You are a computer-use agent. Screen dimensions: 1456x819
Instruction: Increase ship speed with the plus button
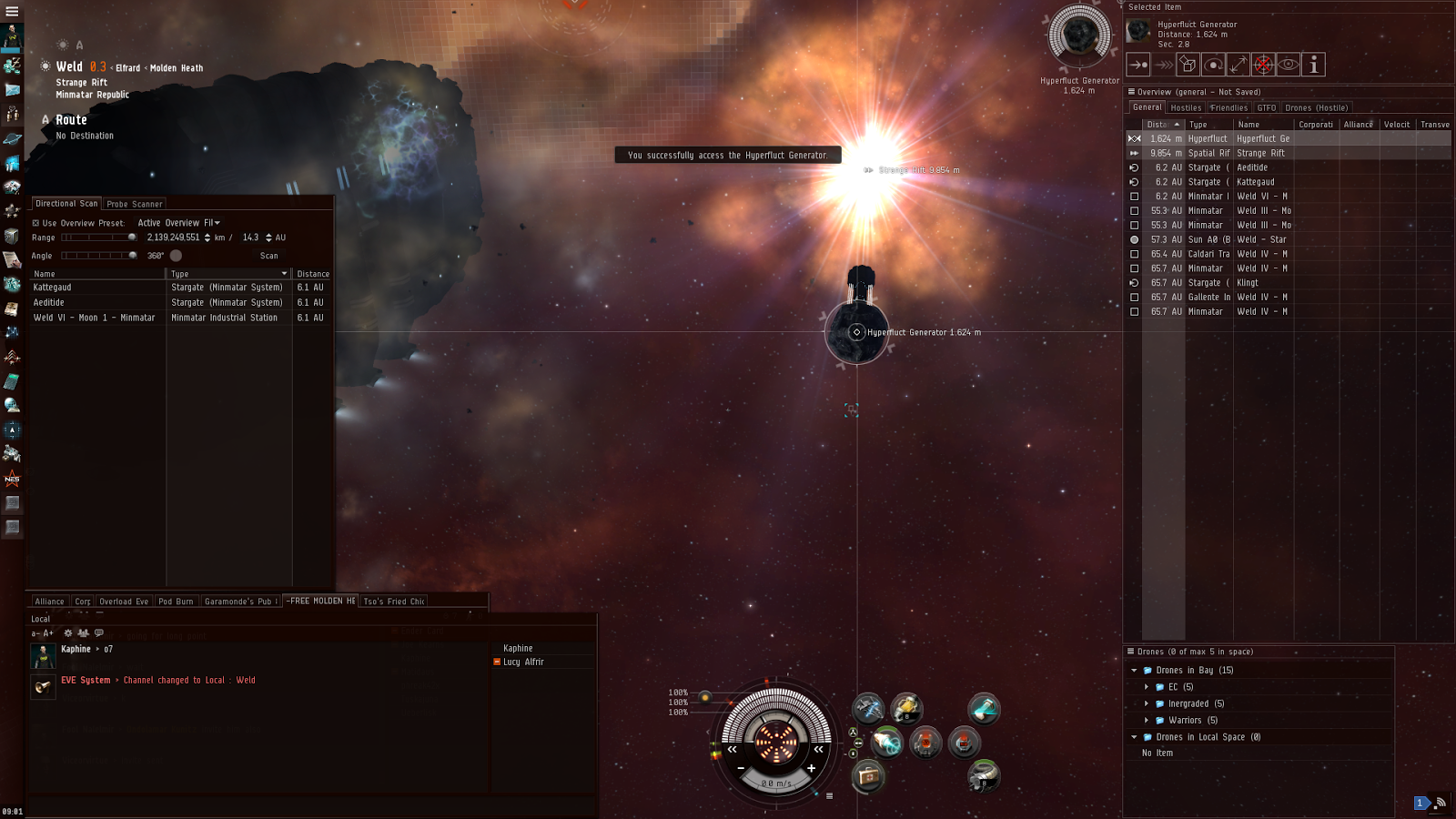[811, 768]
